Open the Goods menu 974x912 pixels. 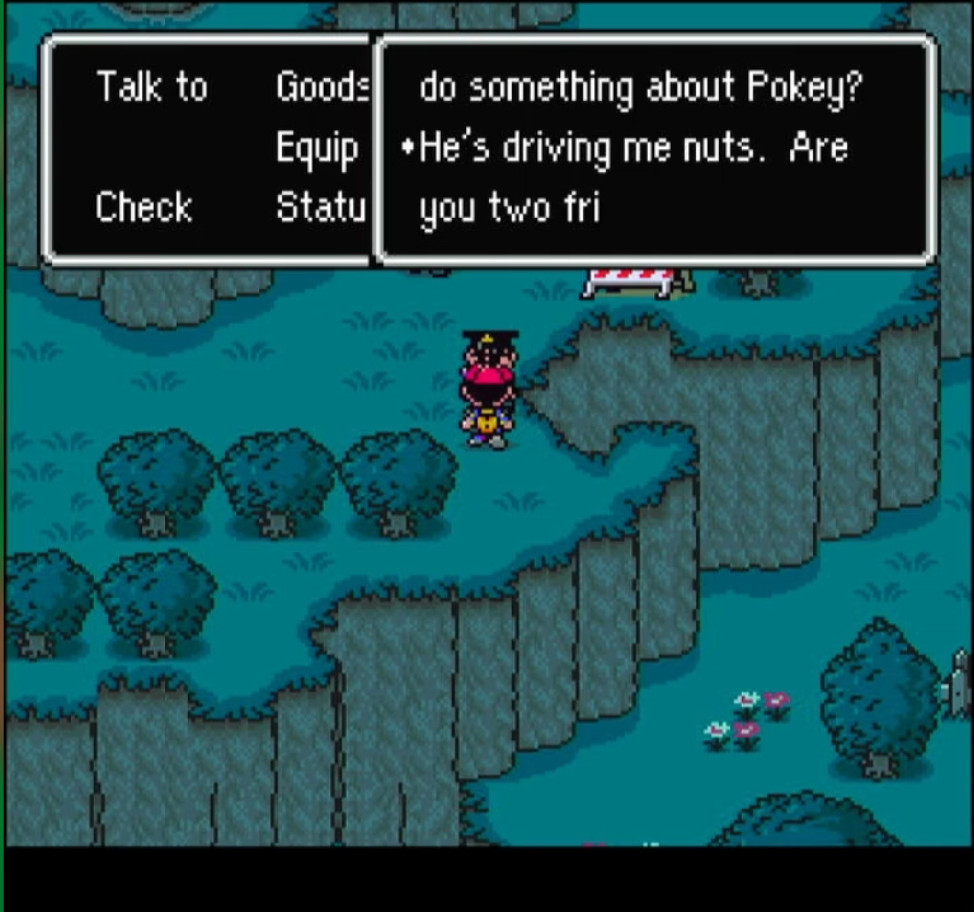point(322,88)
